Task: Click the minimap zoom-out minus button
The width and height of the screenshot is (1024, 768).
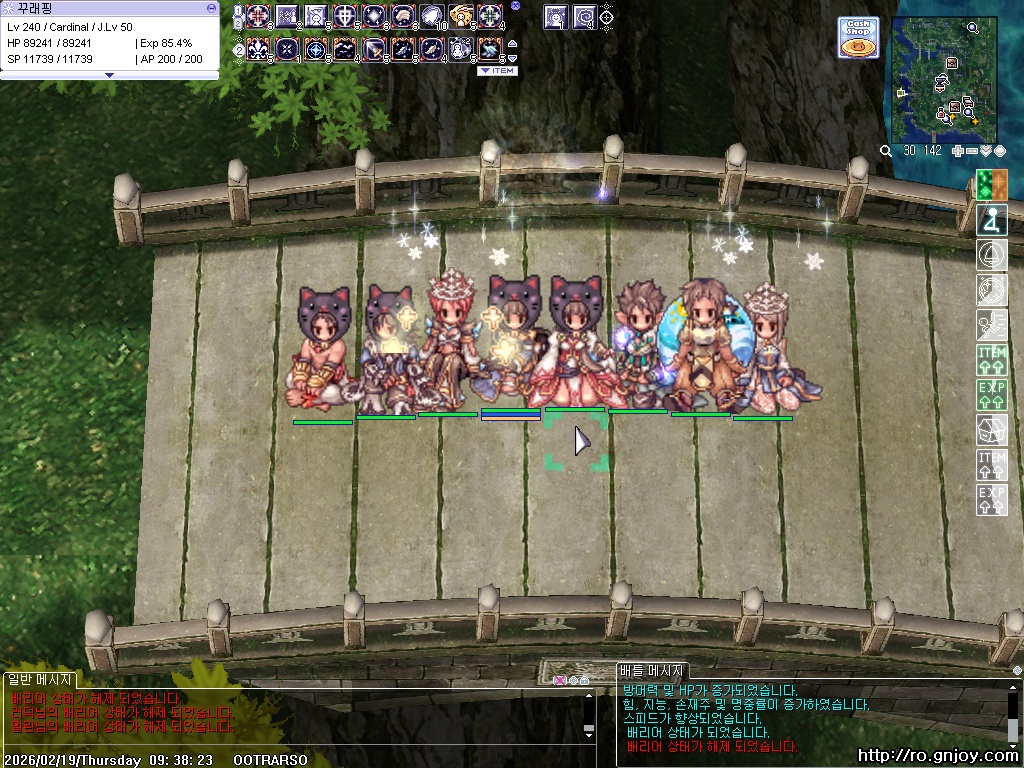Action: click(x=972, y=151)
